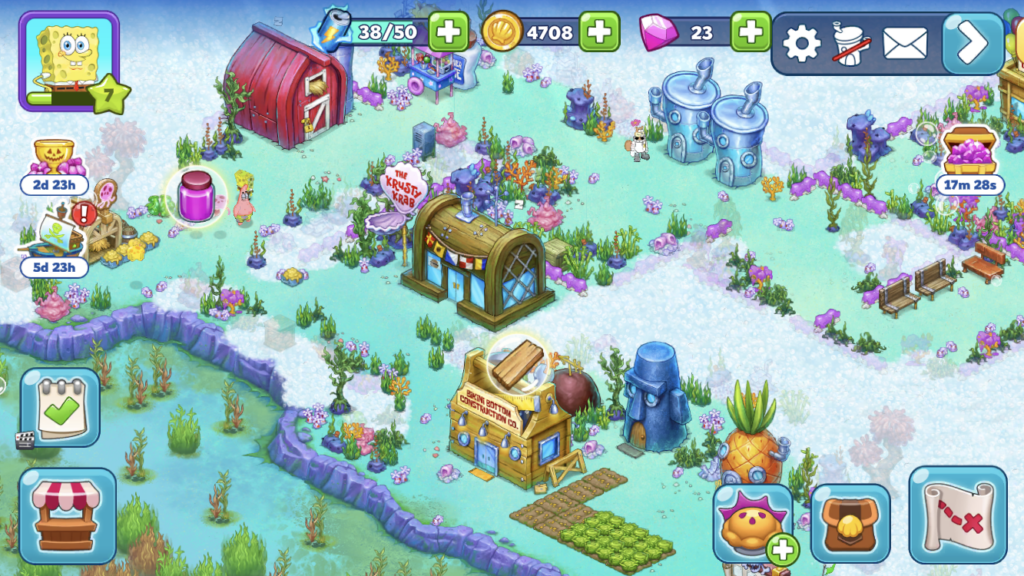1024x576 pixels.
Task: Purchase more pink gems with plus button
Action: 750,32
